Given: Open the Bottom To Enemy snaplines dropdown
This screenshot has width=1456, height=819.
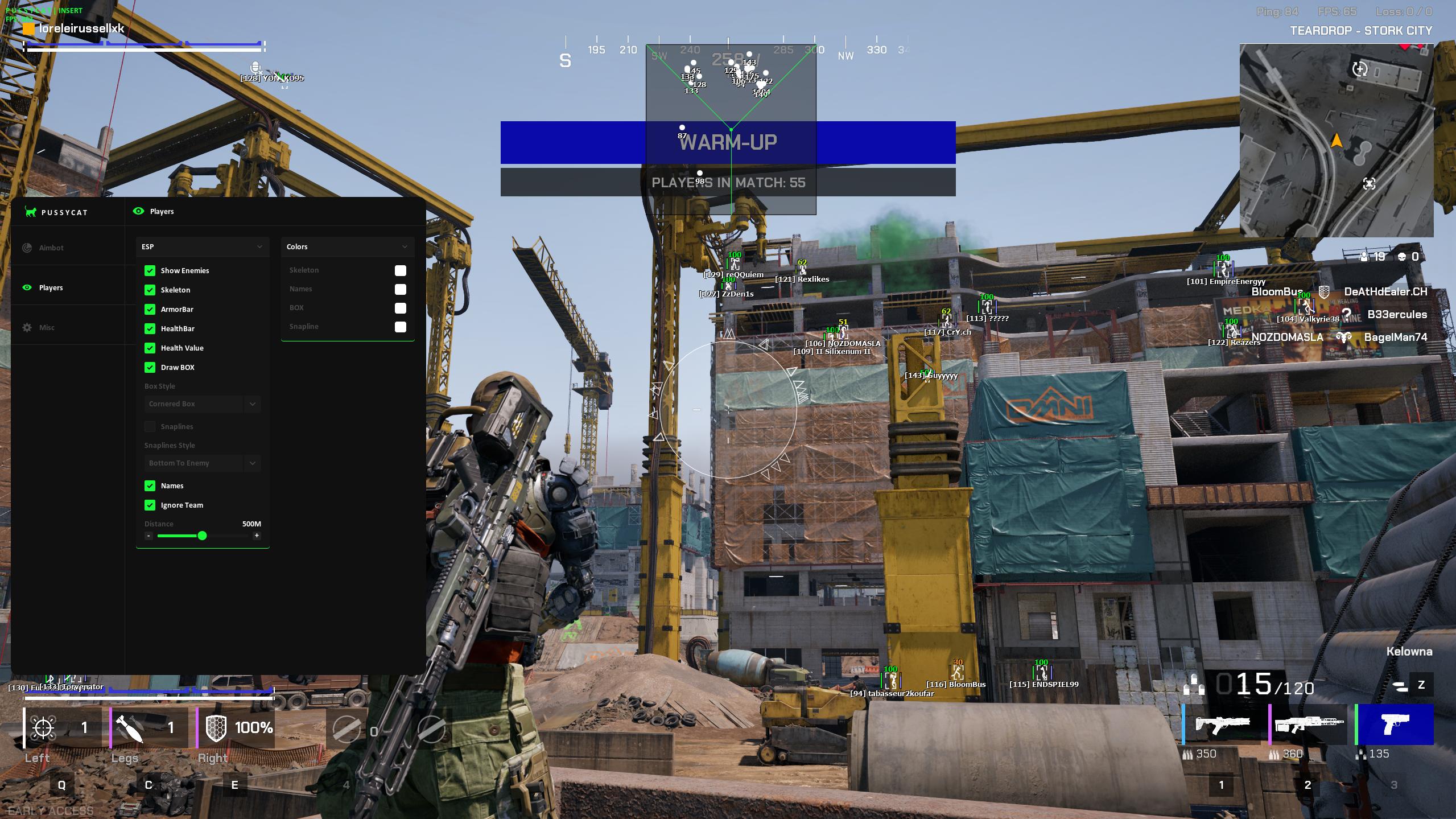Looking at the screenshot, I should 202,463.
